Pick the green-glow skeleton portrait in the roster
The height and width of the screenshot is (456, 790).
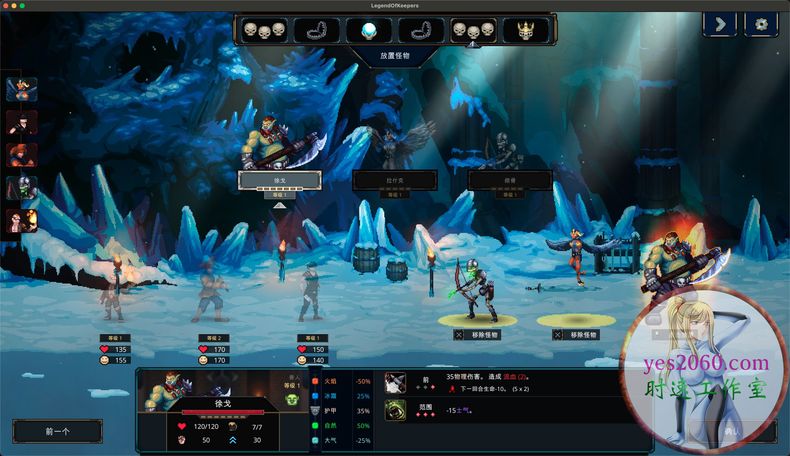click(21, 187)
